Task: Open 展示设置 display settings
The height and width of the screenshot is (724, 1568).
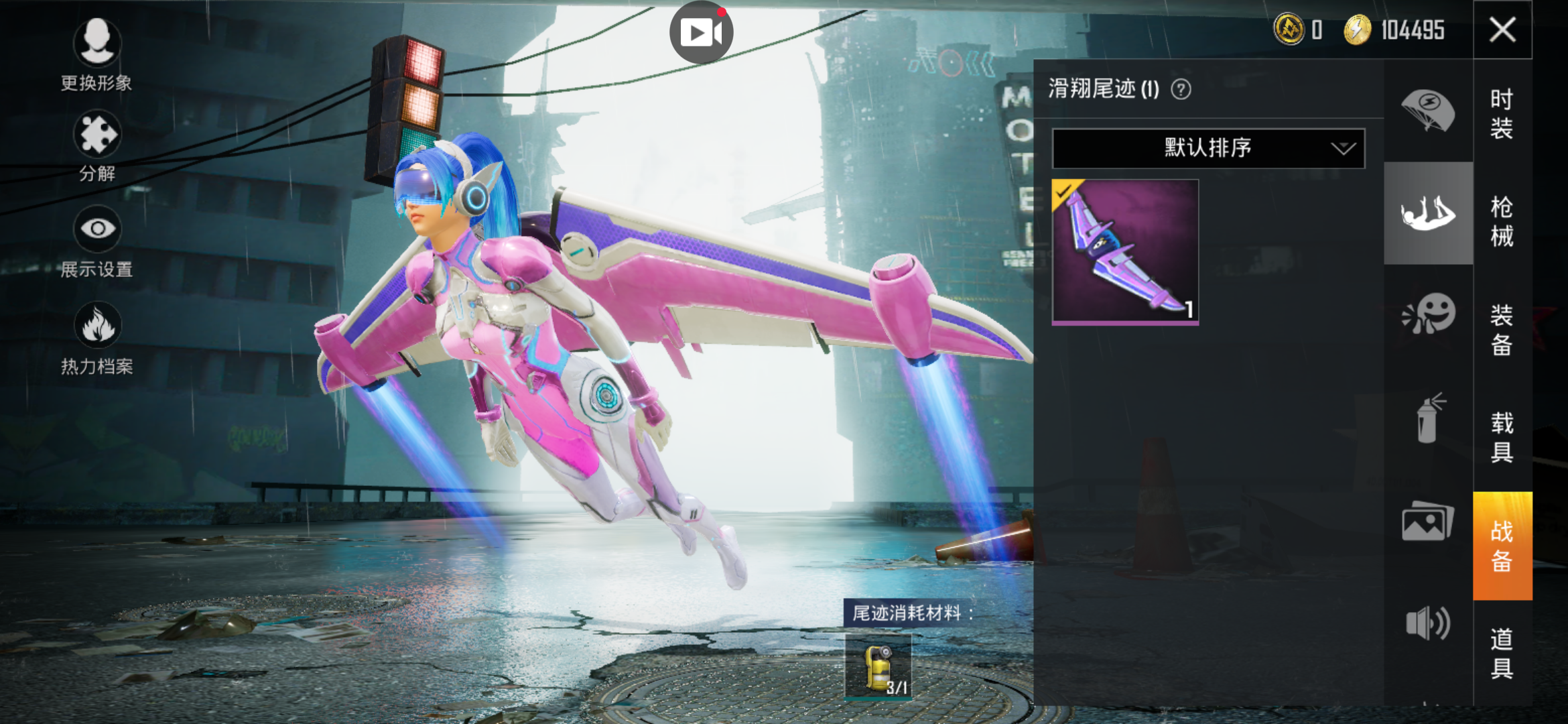Action: (97, 229)
